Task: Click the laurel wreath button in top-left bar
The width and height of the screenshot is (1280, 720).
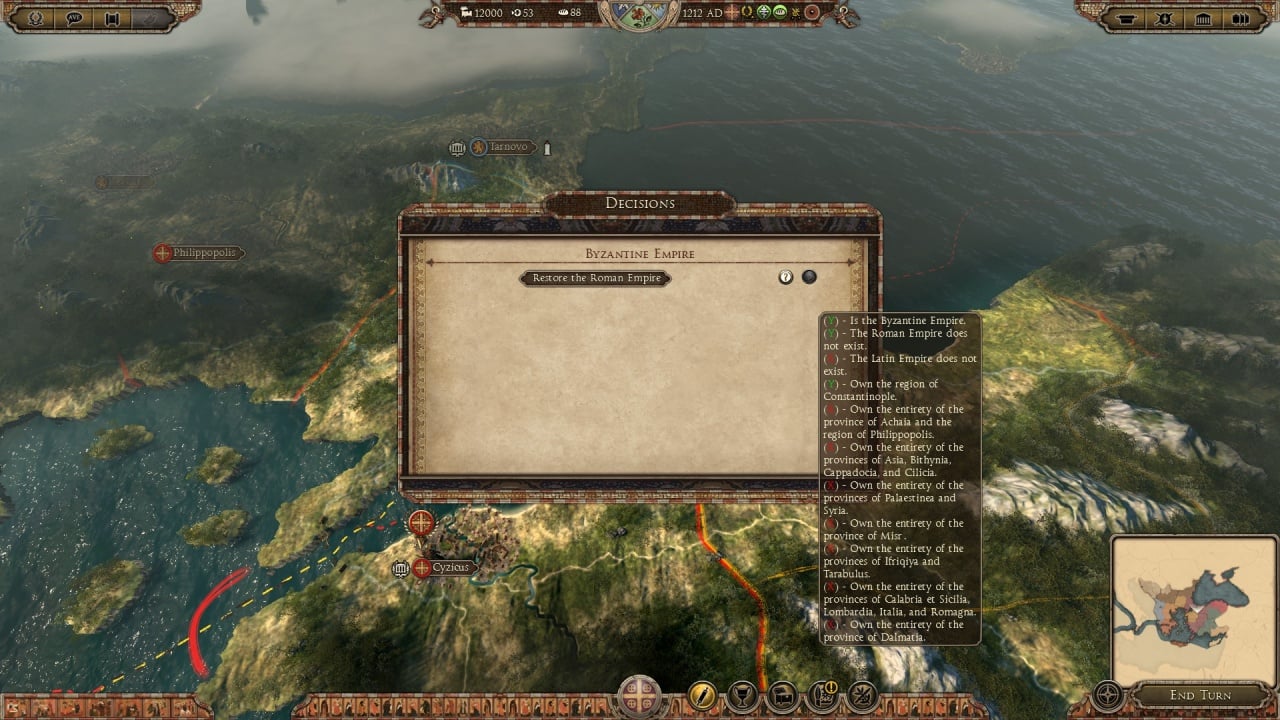Action: (x=35, y=18)
